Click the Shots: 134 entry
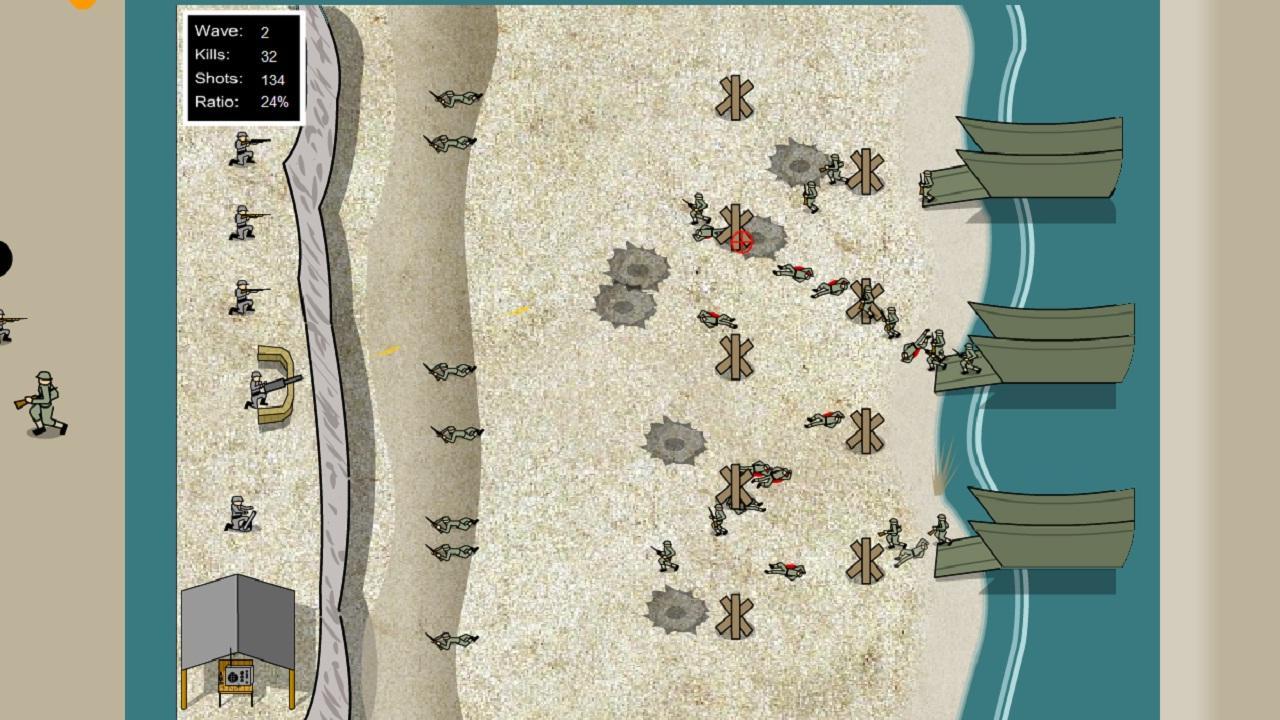The image size is (1280, 720). click(240, 77)
